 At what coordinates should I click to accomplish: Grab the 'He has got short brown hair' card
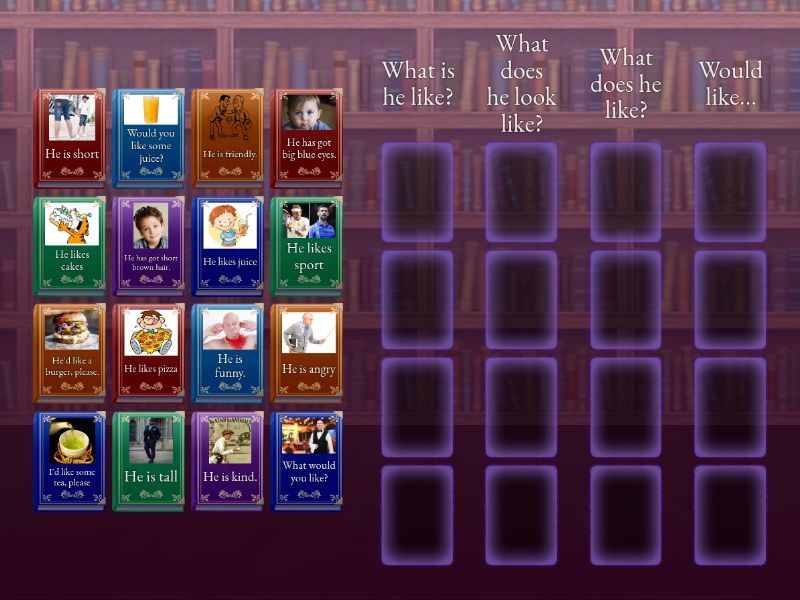pos(150,246)
